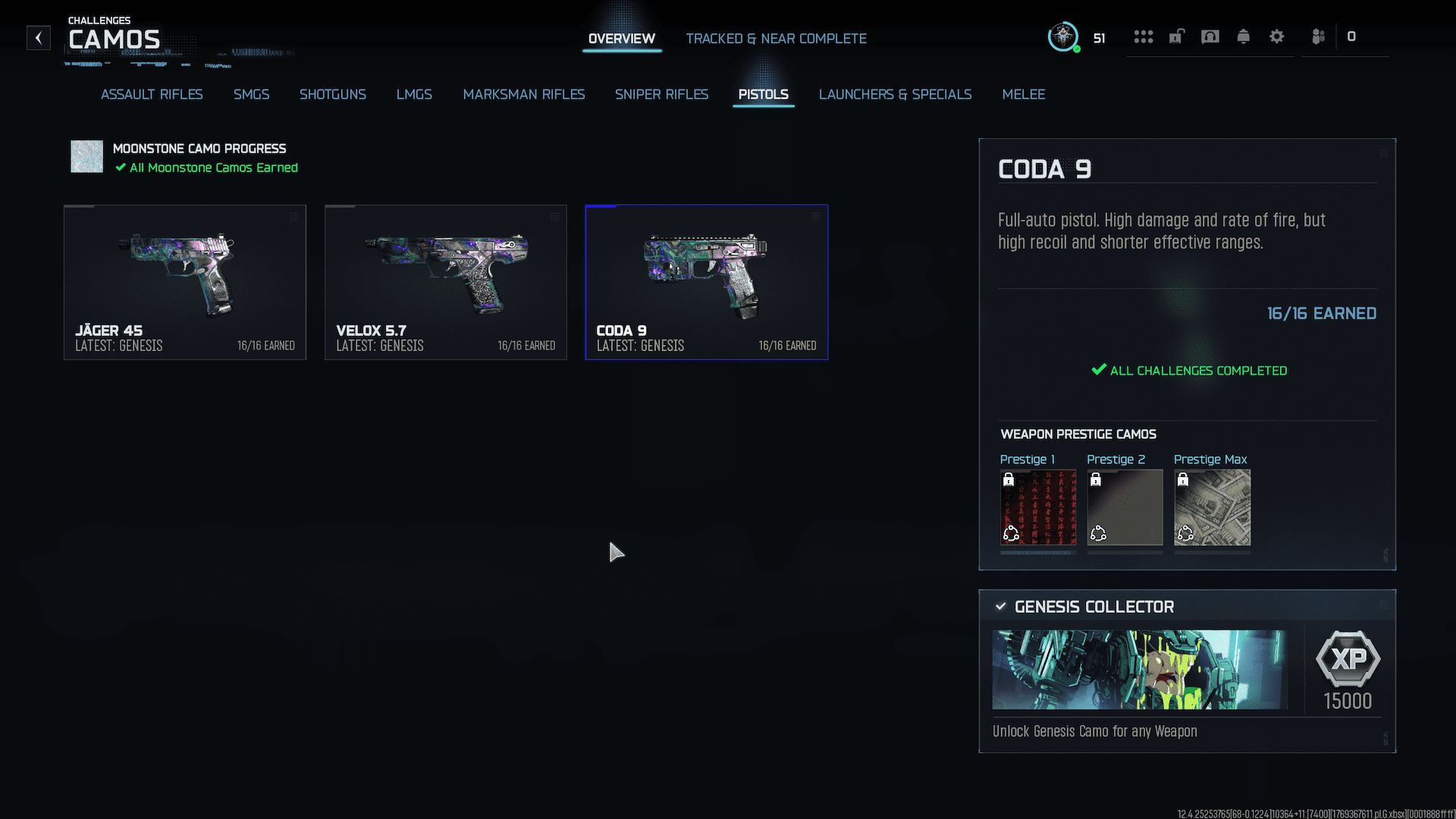Choose the Velox 5.7 pistol tile
The image size is (1456, 819).
pyautogui.click(x=446, y=282)
